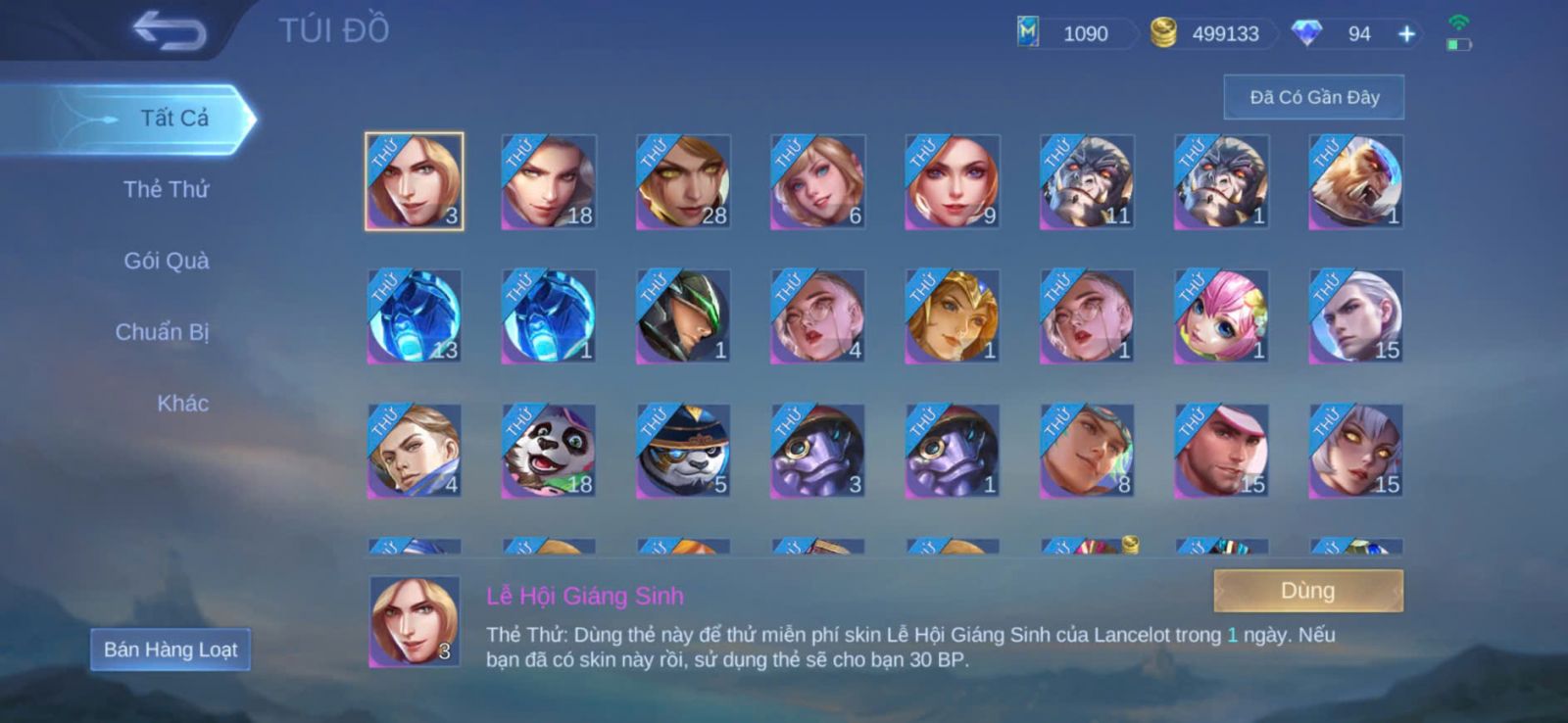1568x723 pixels.
Task: Select the green-helmet hero trial card
Action: pyautogui.click(x=683, y=316)
